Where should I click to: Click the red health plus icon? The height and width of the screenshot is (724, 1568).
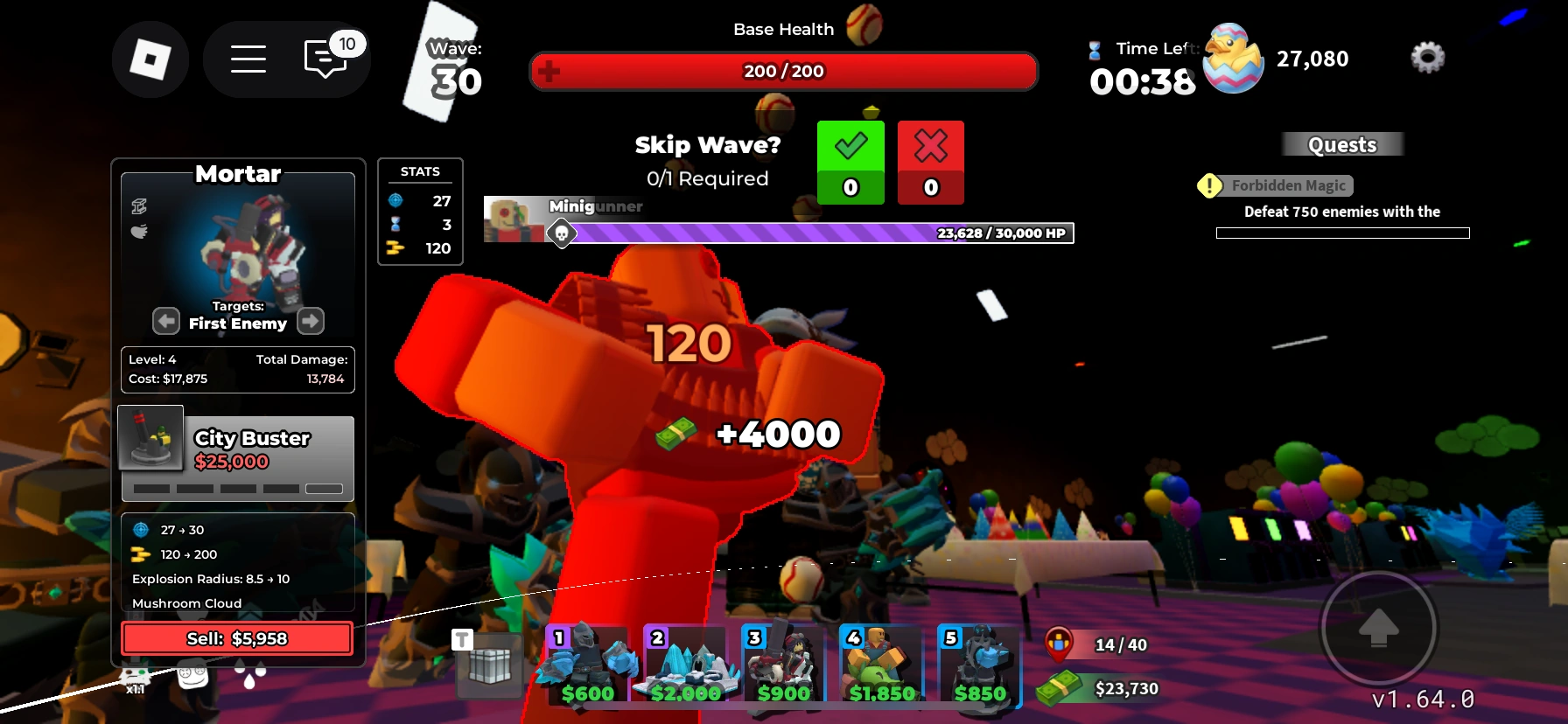(x=550, y=72)
